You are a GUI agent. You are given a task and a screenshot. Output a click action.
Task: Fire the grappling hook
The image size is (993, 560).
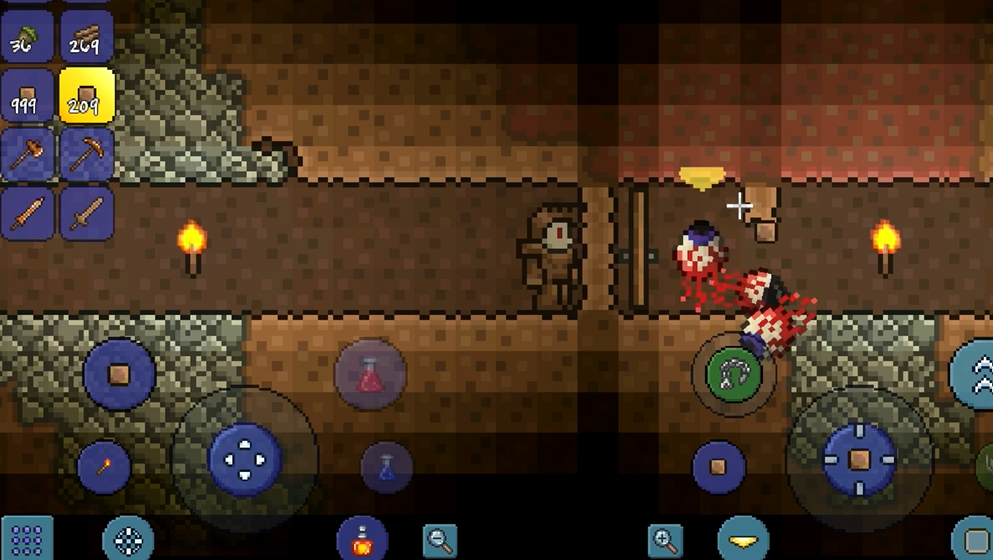735,374
